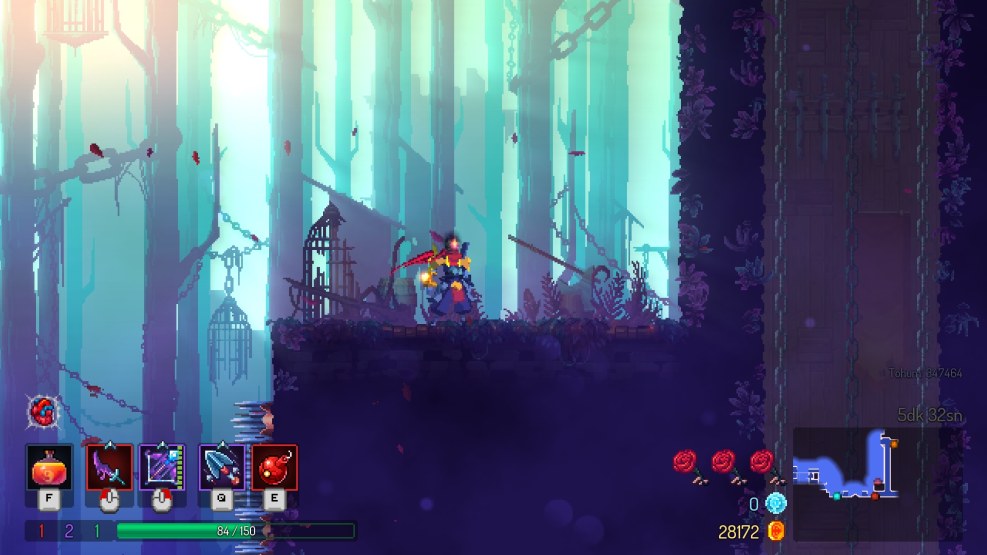Click the red heart amulet icon
Viewport: 987px width, 555px height.
pyautogui.click(x=42, y=411)
